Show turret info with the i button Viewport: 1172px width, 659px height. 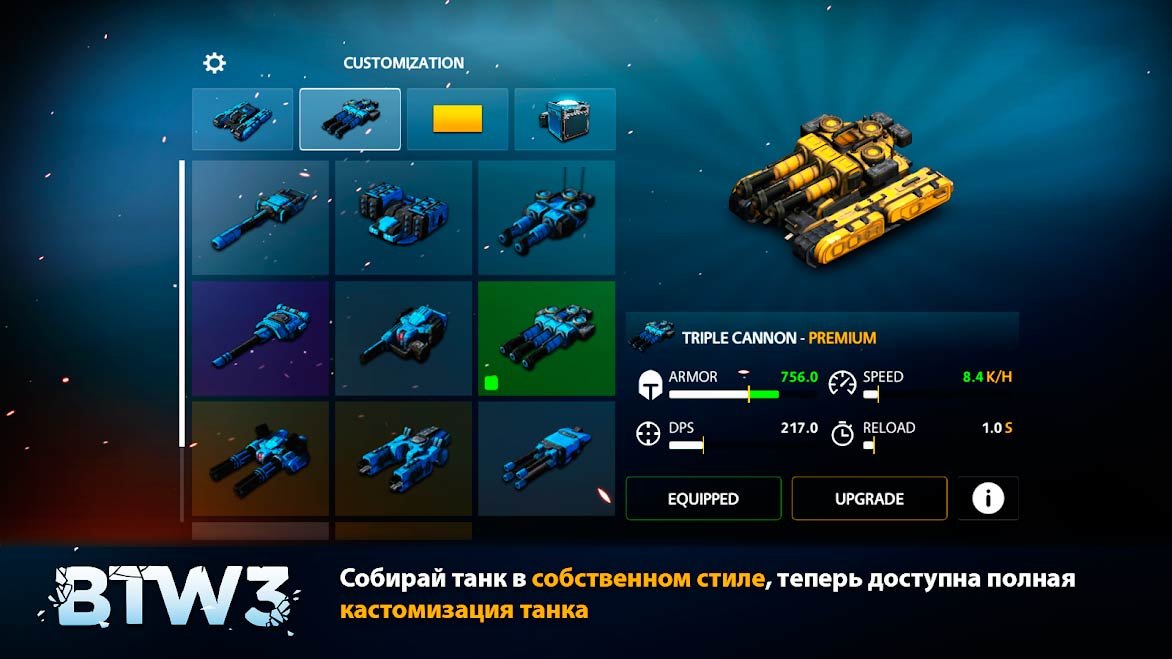click(988, 498)
